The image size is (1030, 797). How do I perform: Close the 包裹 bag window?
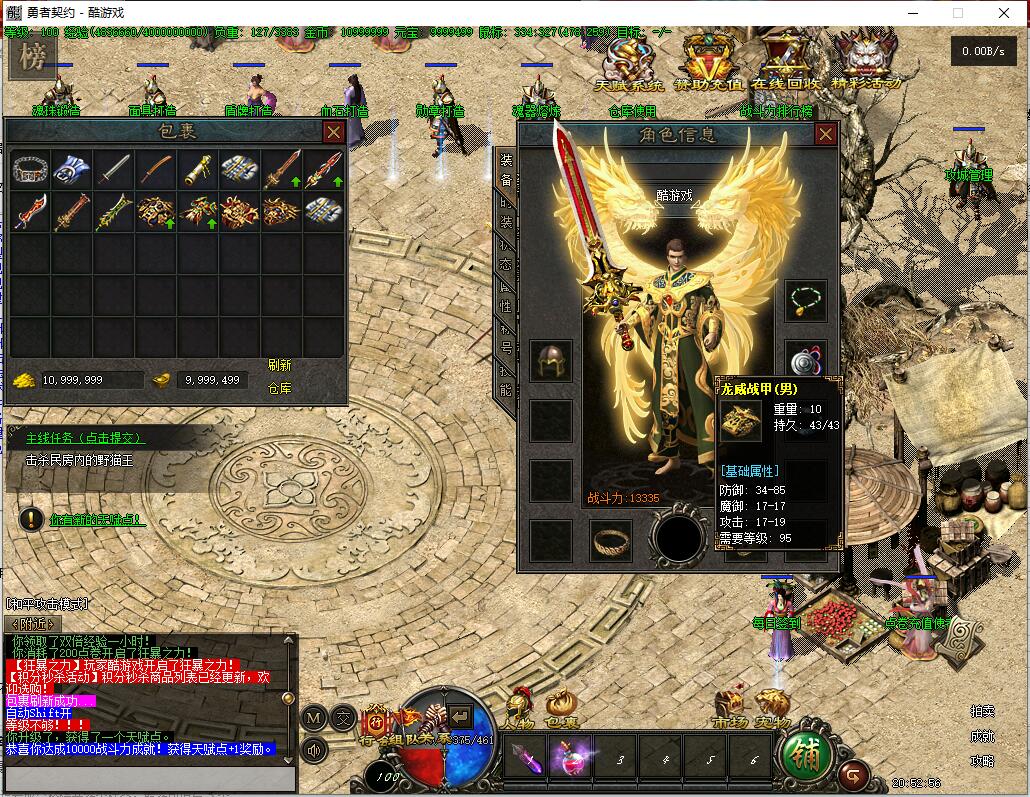point(333,132)
